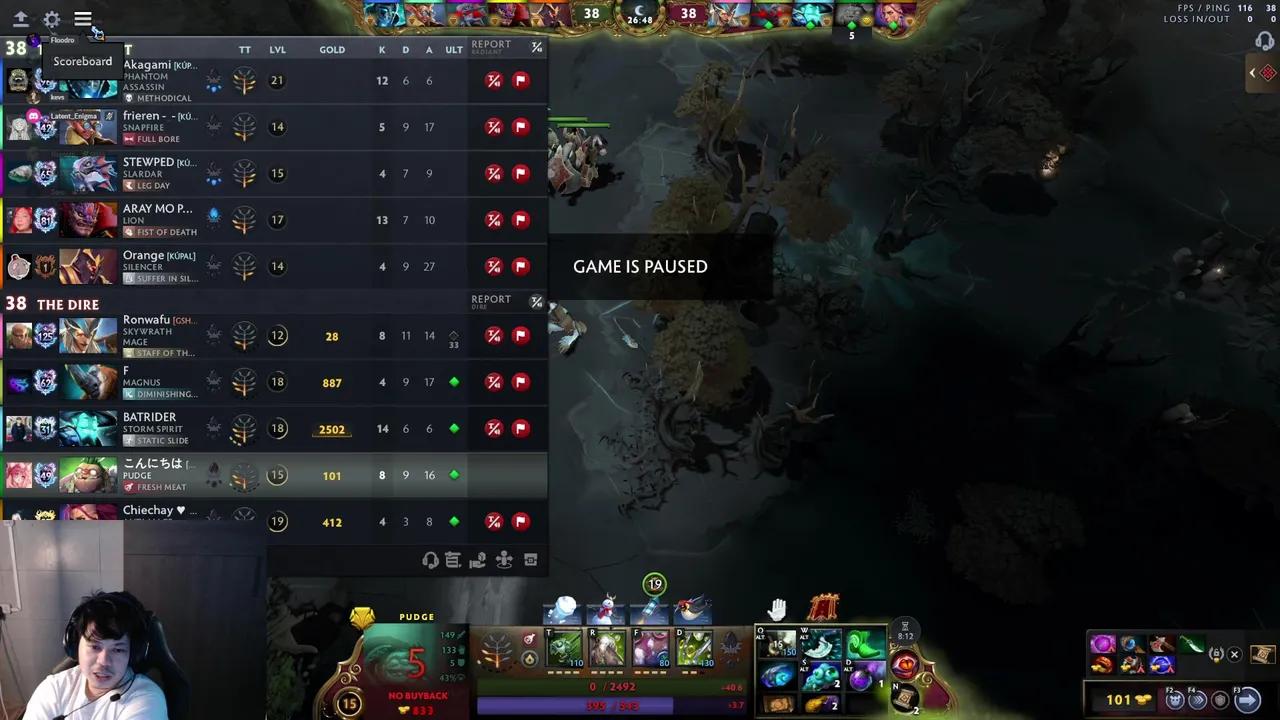
Task: Expand the F3 chevron at bottom right
Action: 1245,700
